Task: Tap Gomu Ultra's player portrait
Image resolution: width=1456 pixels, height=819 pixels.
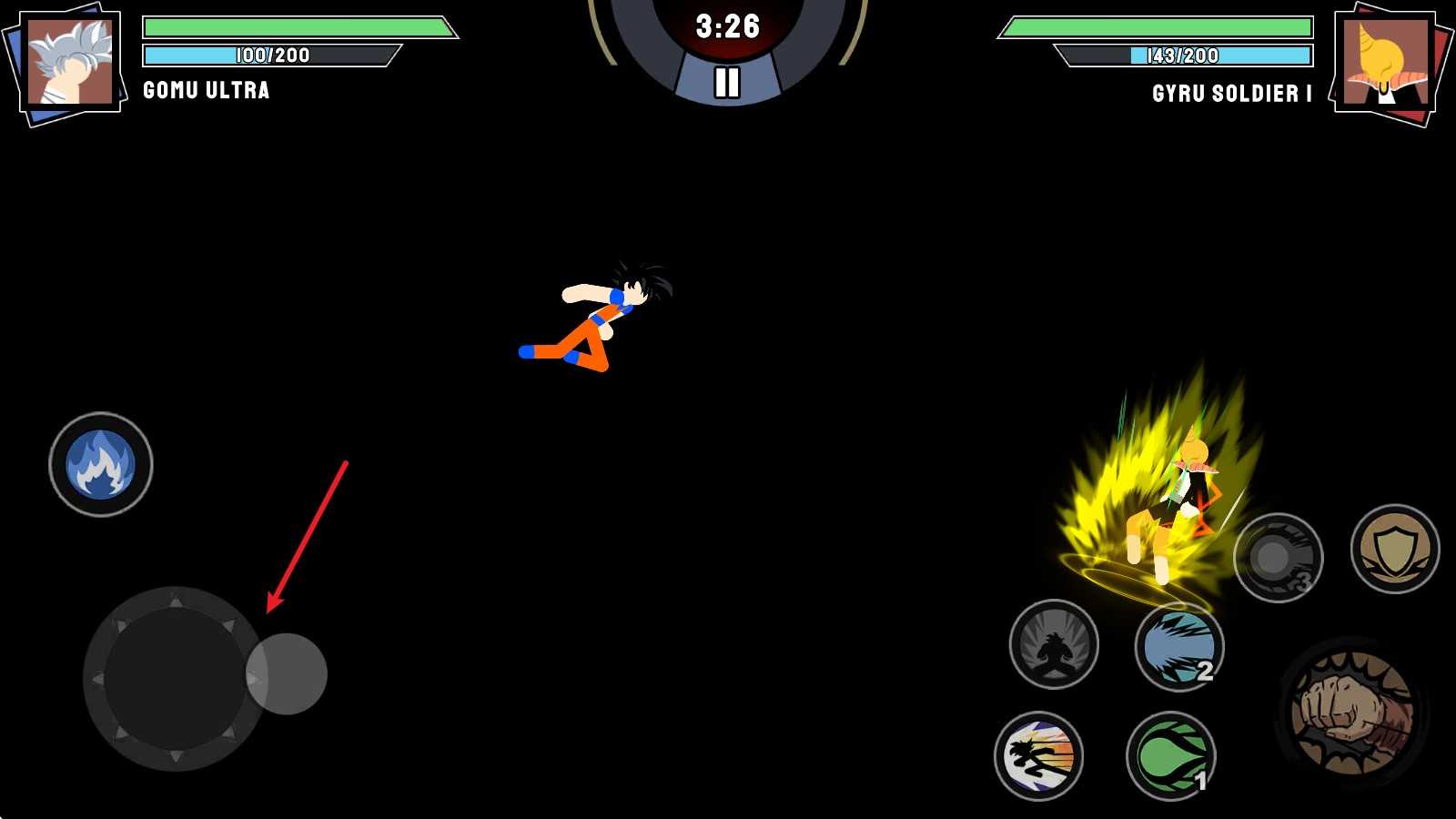Action: [x=70, y=64]
